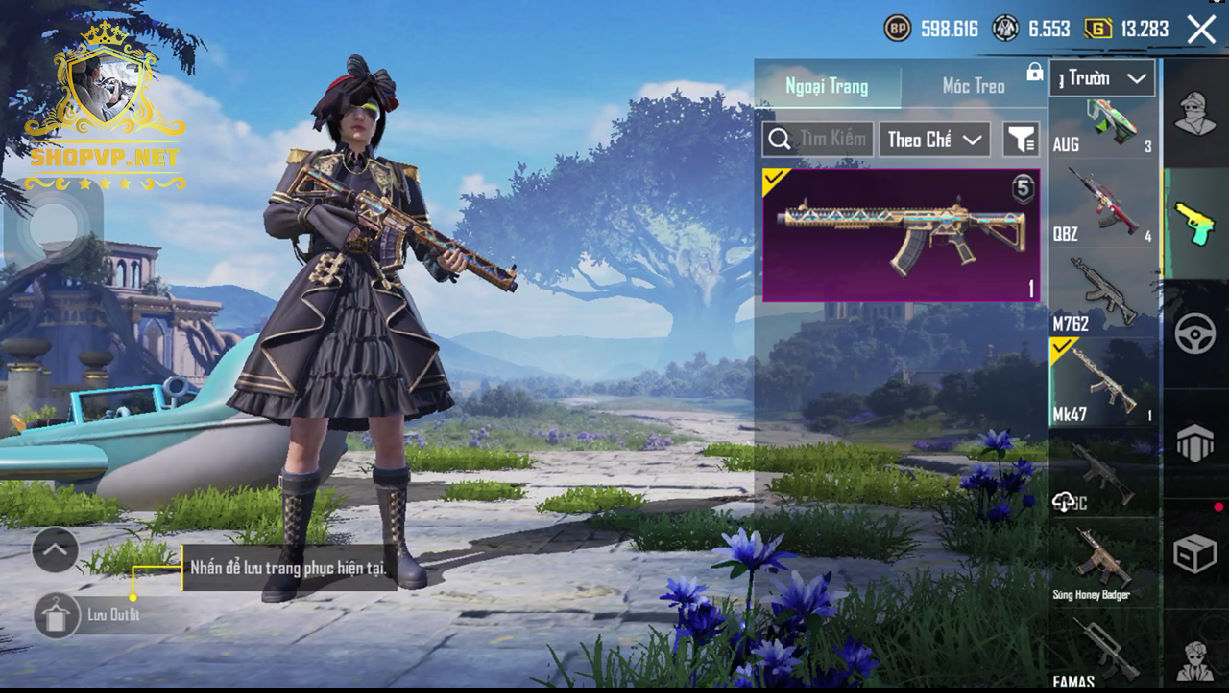Switch to the Ngoại Trang tab
This screenshot has height=693, width=1229.
pos(827,86)
